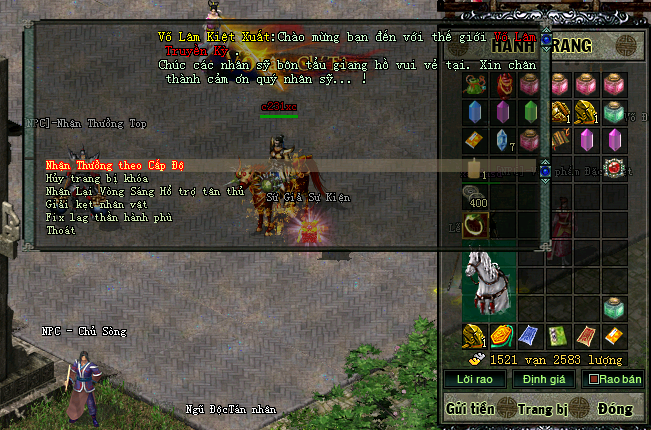The width and height of the screenshot is (651, 430).
Task: Open the 'Trang bị' equipment panel
Action: [542, 408]
